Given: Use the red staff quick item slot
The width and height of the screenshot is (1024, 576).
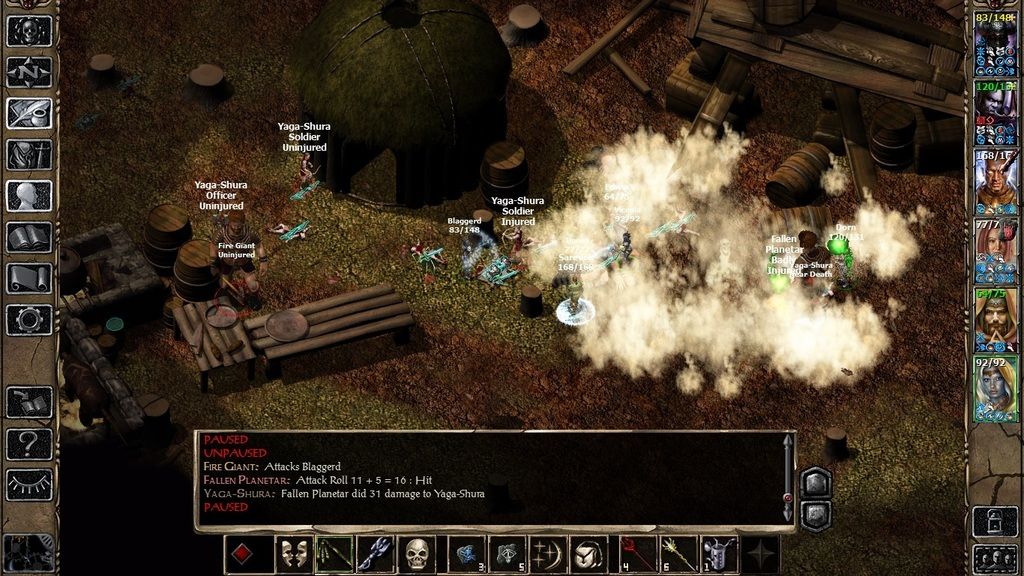Looking at the screenshot, I should pos(637,554).
